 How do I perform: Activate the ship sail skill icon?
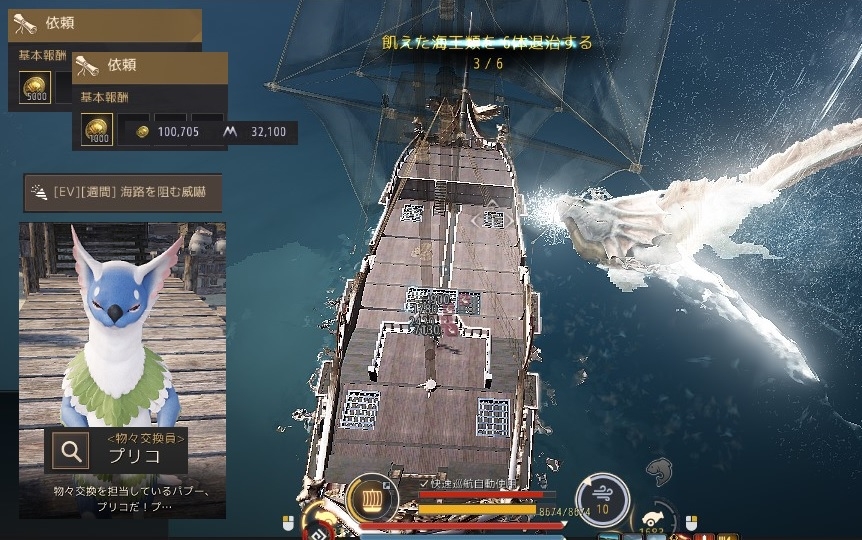point(371,497)
